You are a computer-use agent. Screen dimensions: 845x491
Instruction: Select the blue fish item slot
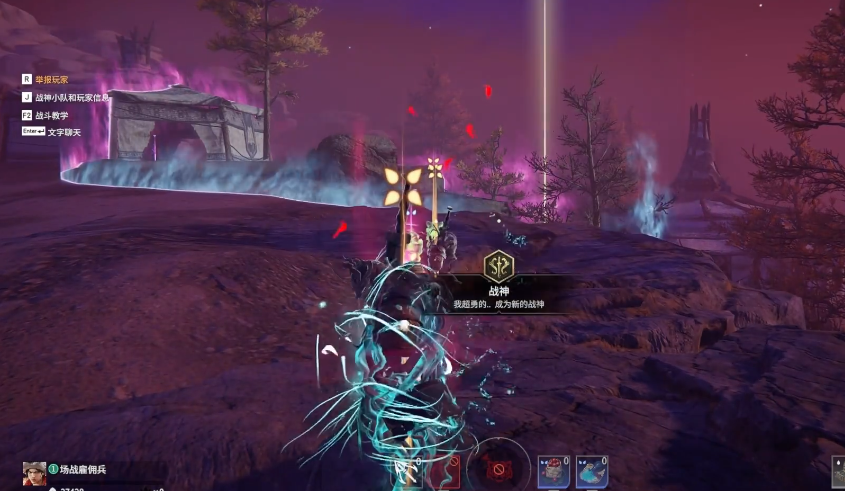[593, 471]
